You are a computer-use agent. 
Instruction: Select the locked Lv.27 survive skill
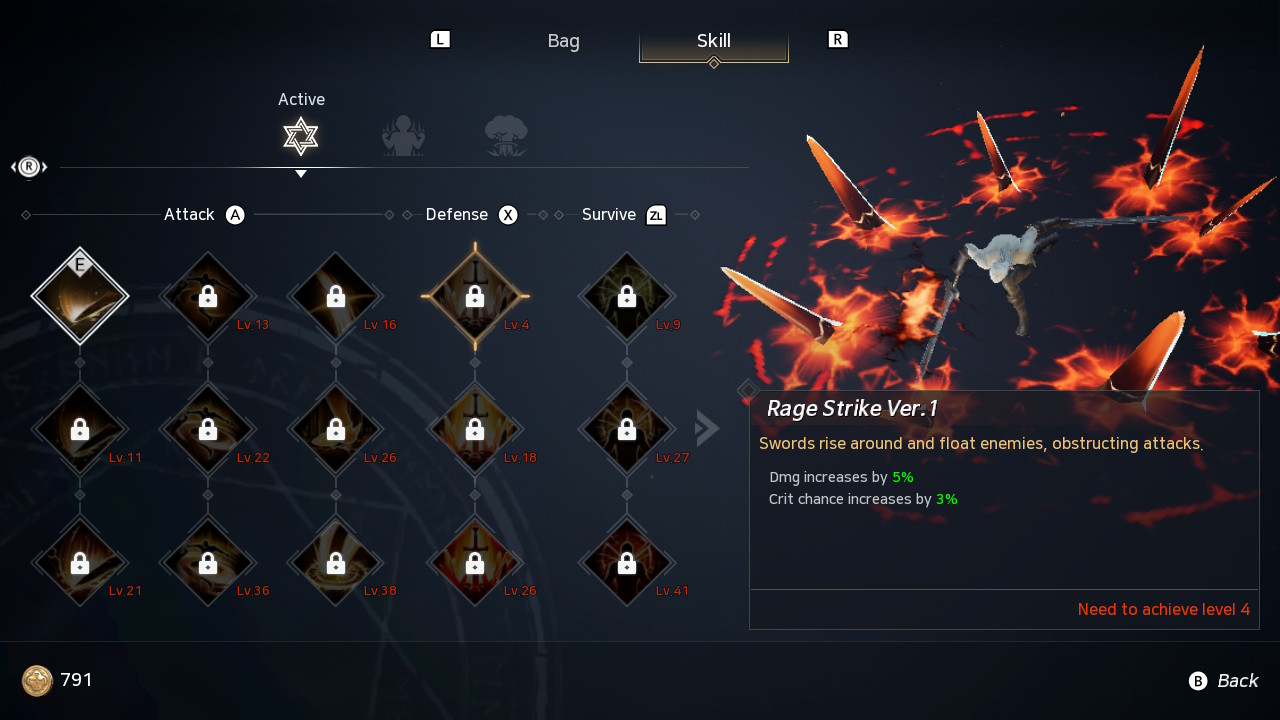(x=627, y=429)
